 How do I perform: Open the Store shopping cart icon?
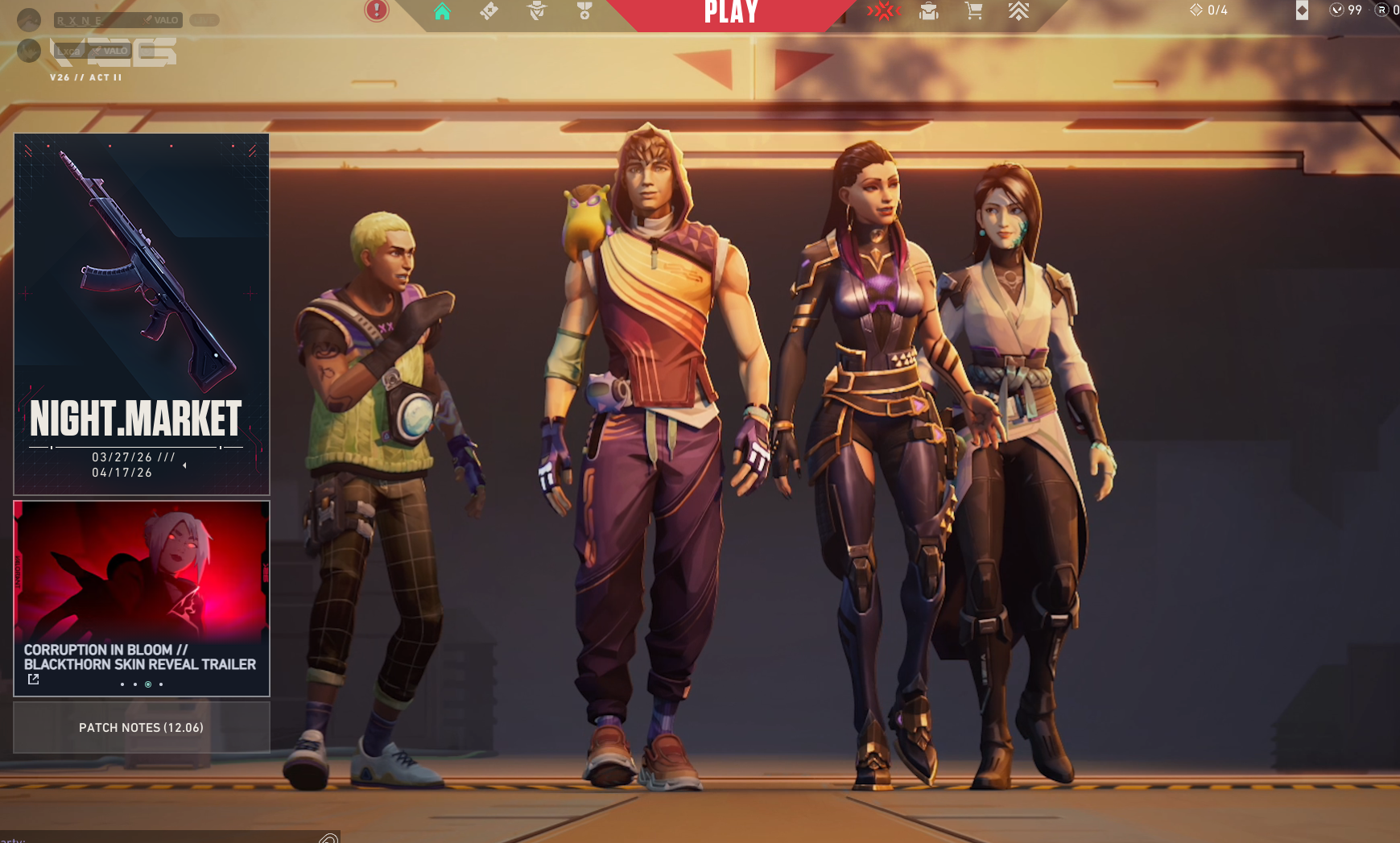click(x=974, y=11)
